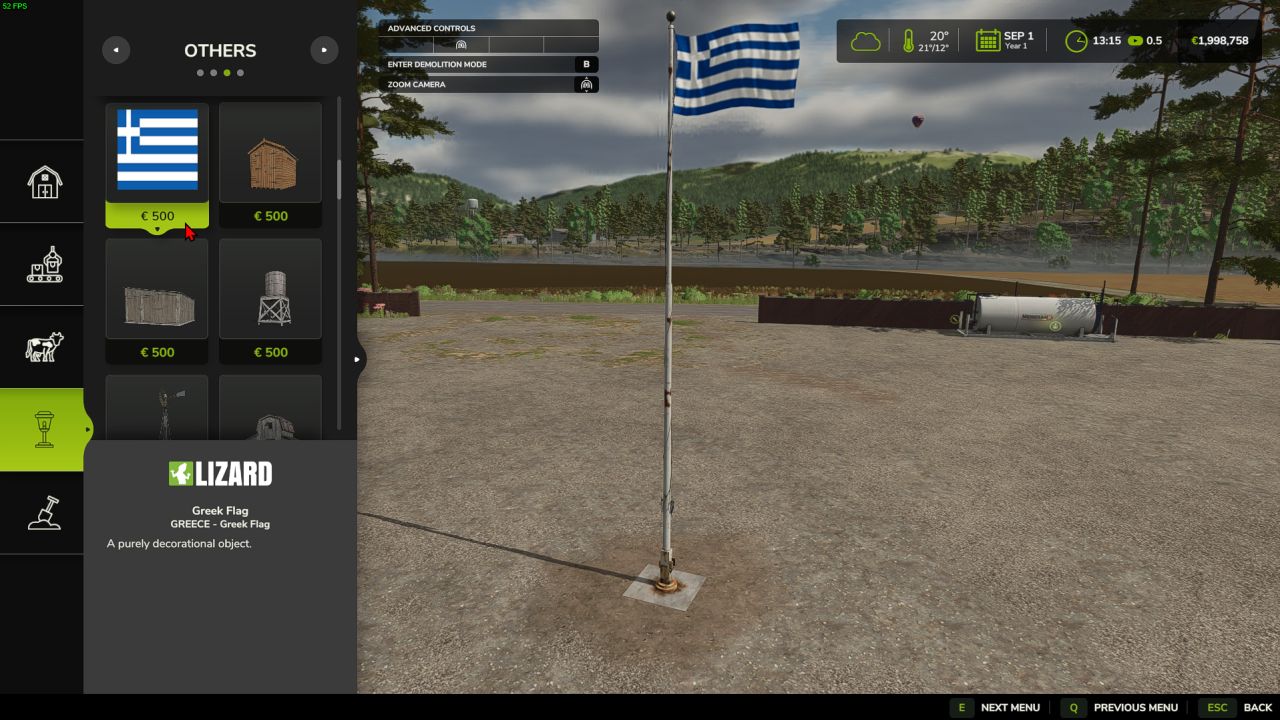
Task: Open the decoration lamp category
Action: click(x=44, y=430)
